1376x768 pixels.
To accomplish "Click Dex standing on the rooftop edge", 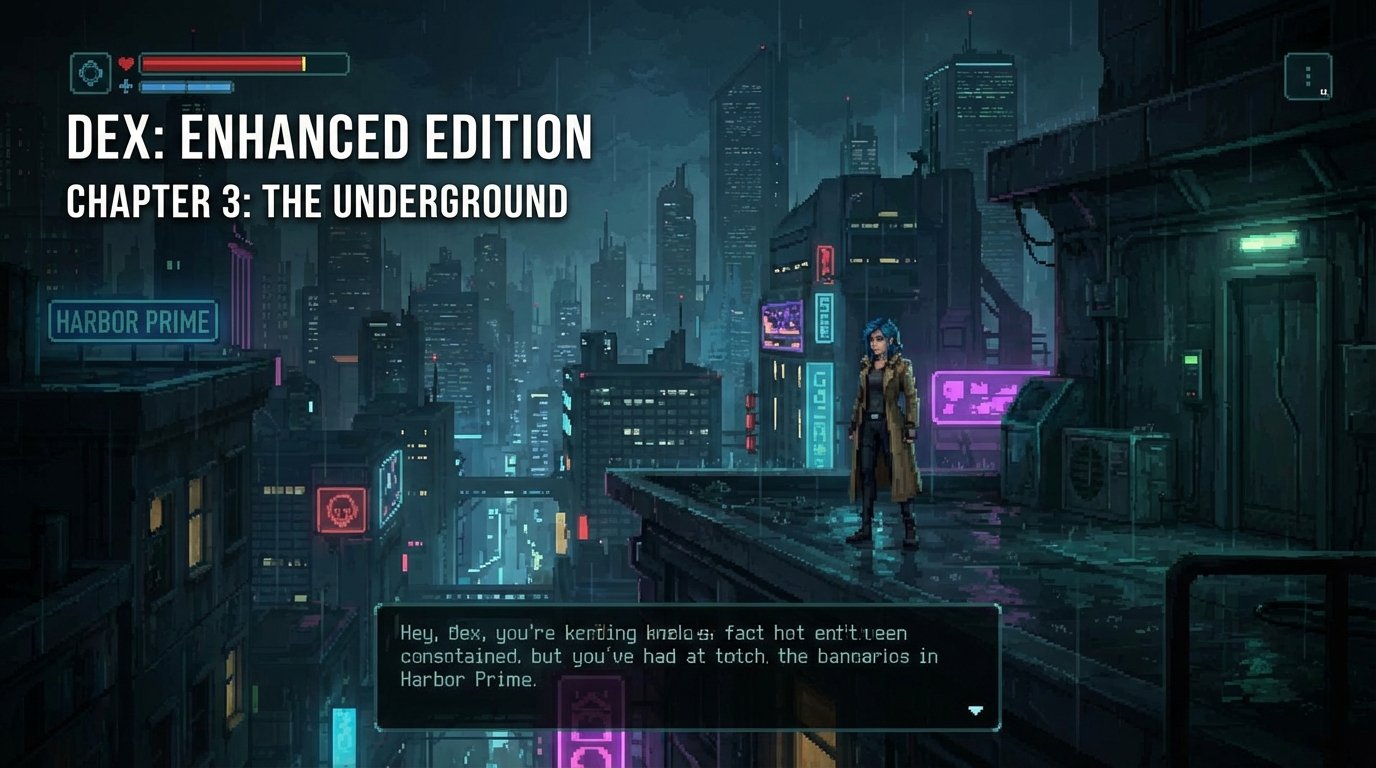I will click(885, 430).
